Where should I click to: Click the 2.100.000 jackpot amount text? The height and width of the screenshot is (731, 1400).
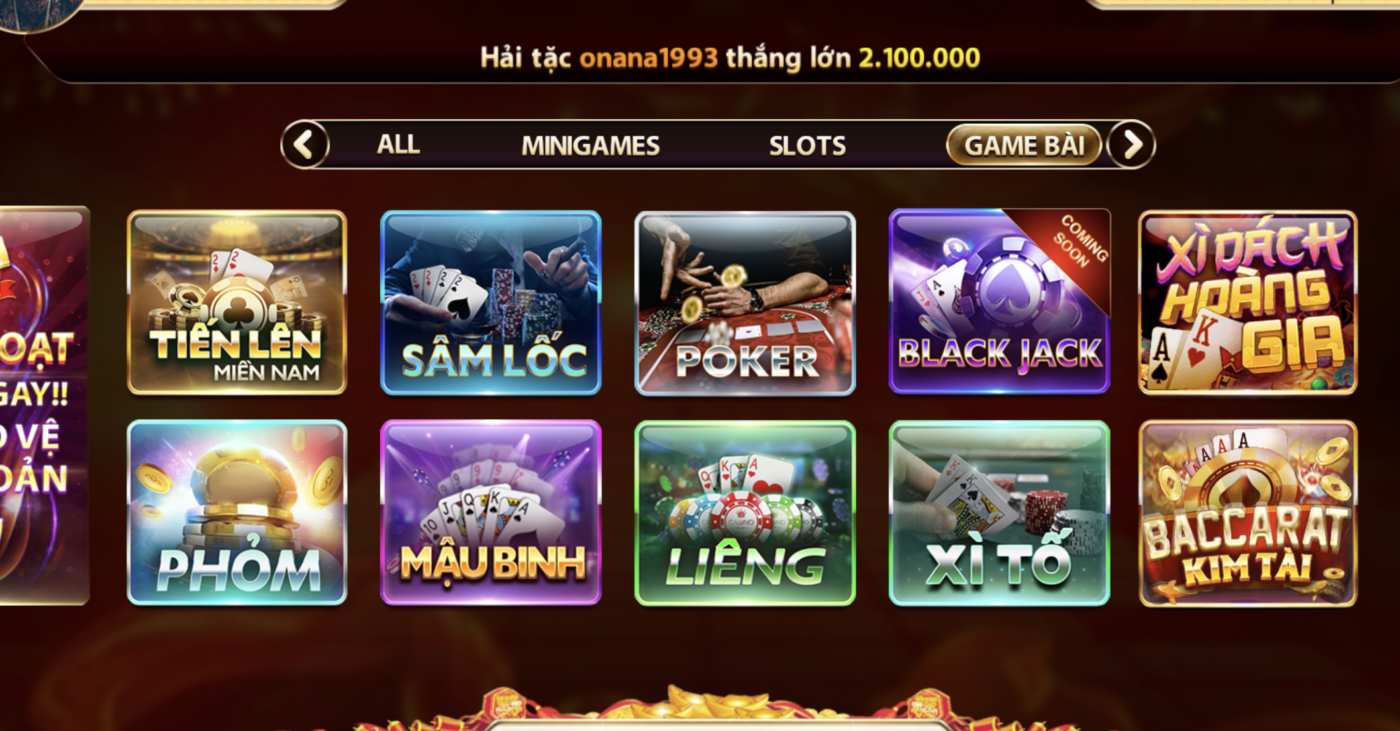[x=917, y=58]
